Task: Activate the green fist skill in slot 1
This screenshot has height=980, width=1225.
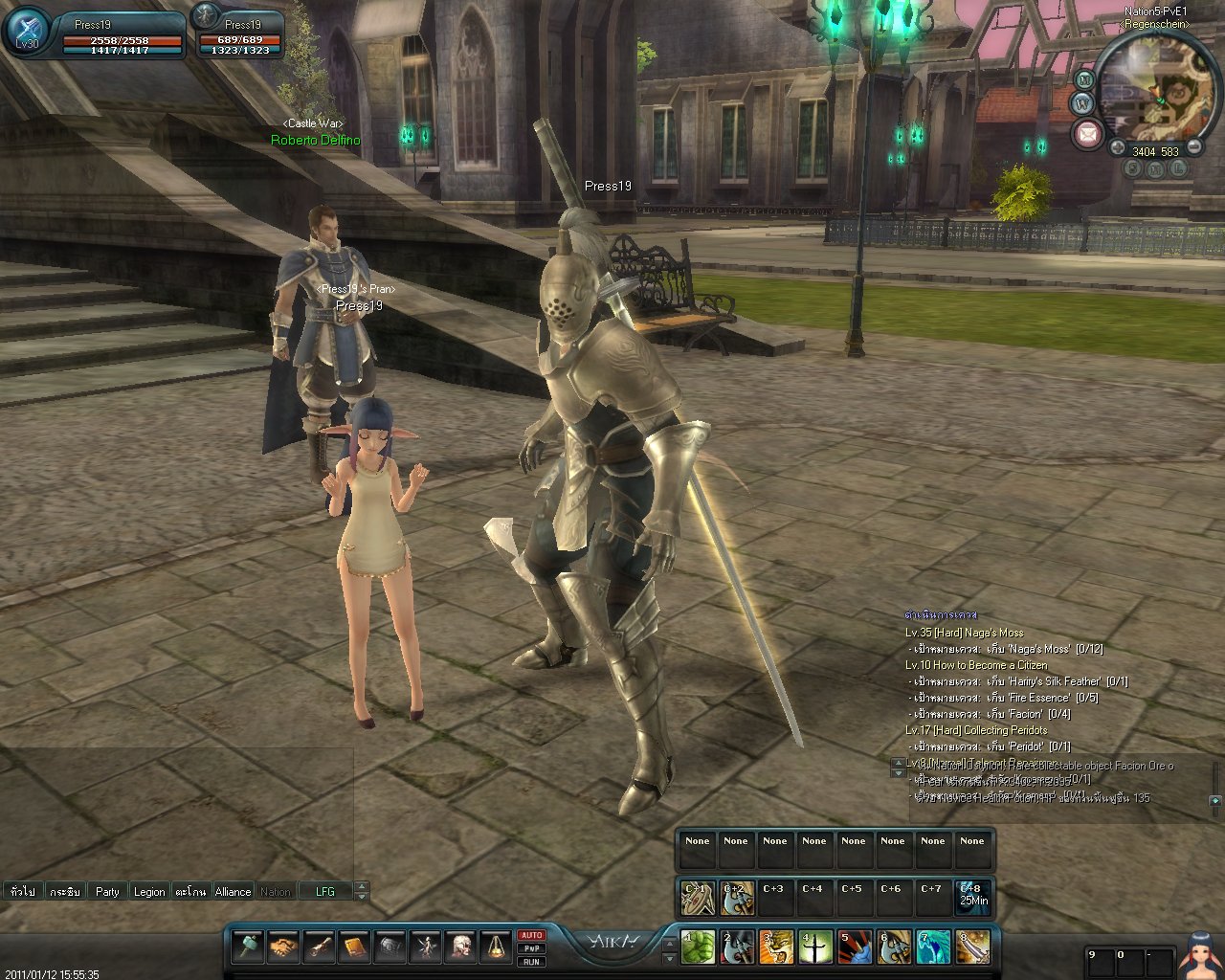Action: (698, 947)
